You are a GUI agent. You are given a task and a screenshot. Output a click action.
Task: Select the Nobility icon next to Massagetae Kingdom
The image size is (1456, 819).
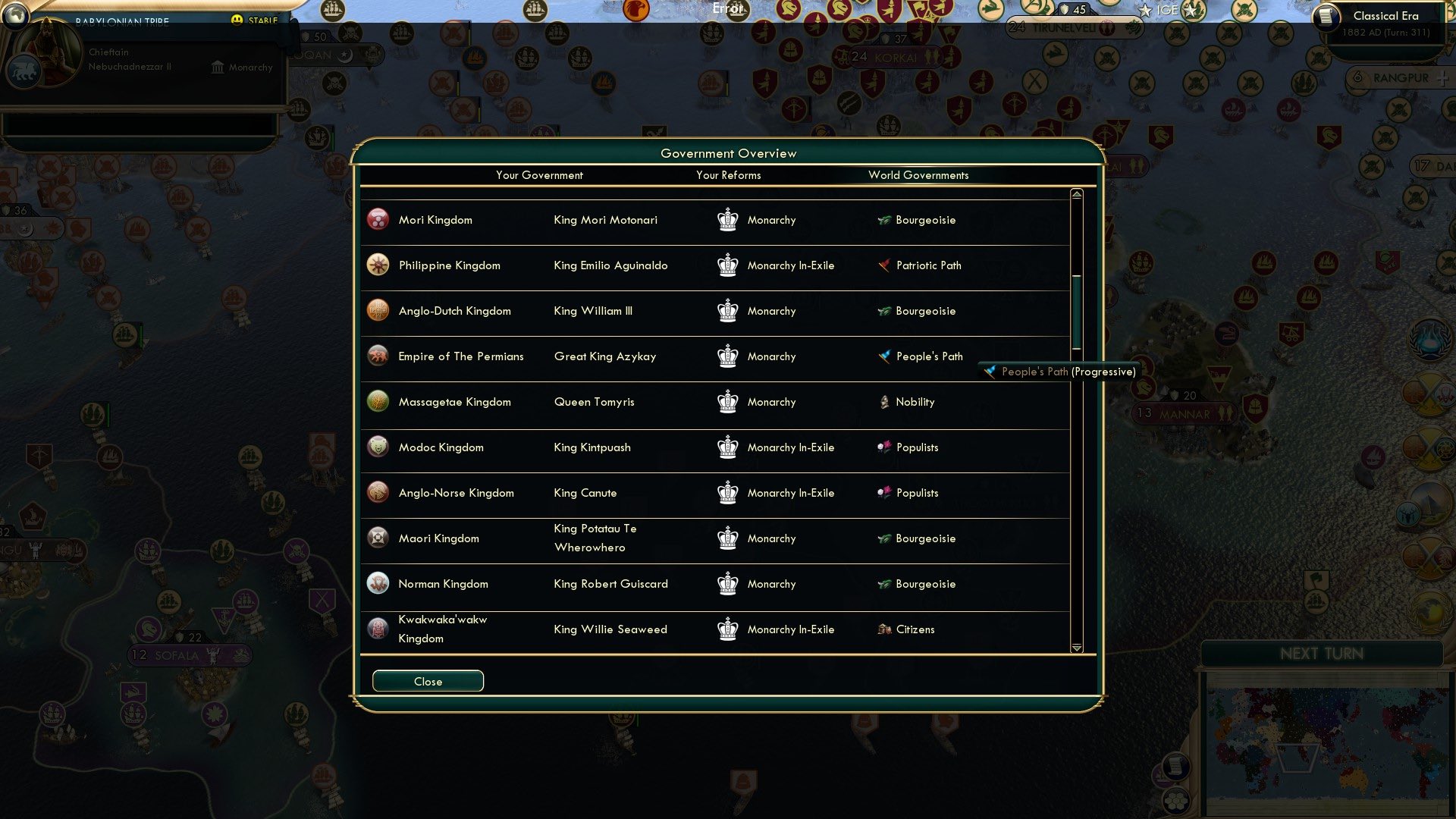point(885,402)
